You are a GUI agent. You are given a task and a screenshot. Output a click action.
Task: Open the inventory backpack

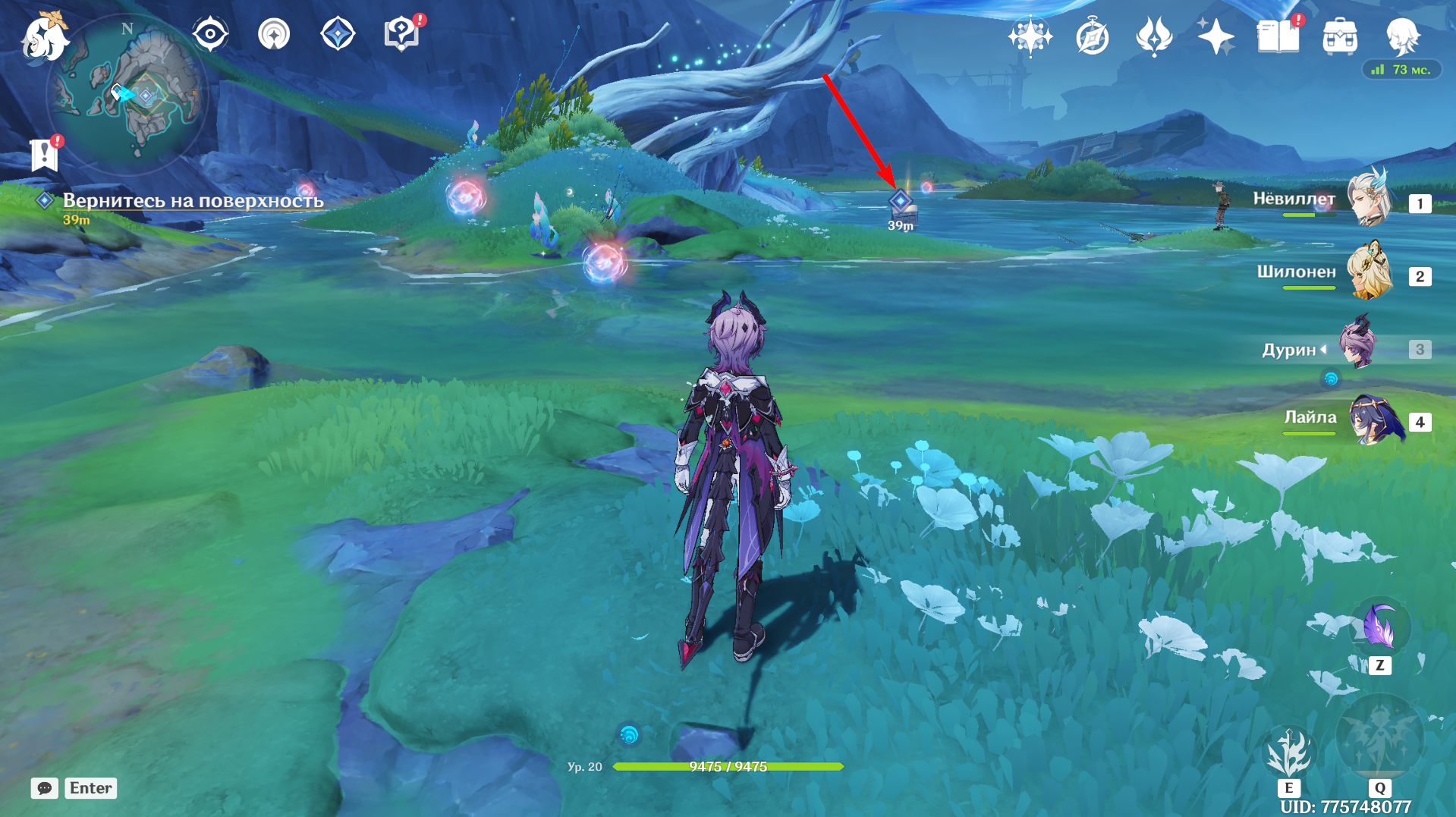pos(1340,36)
